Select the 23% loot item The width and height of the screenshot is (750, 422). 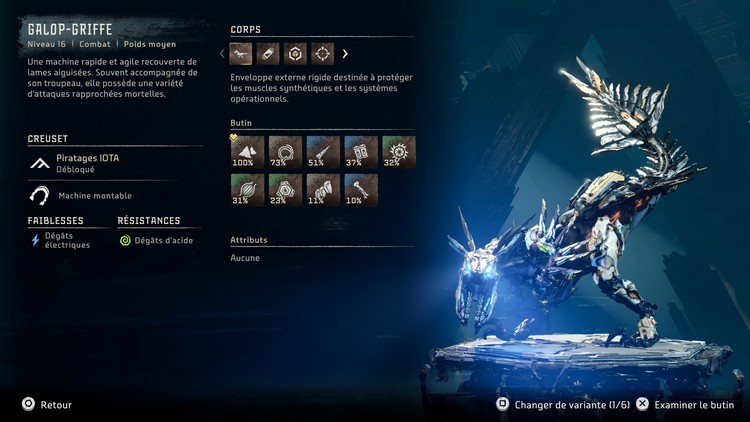coord(285,190)
